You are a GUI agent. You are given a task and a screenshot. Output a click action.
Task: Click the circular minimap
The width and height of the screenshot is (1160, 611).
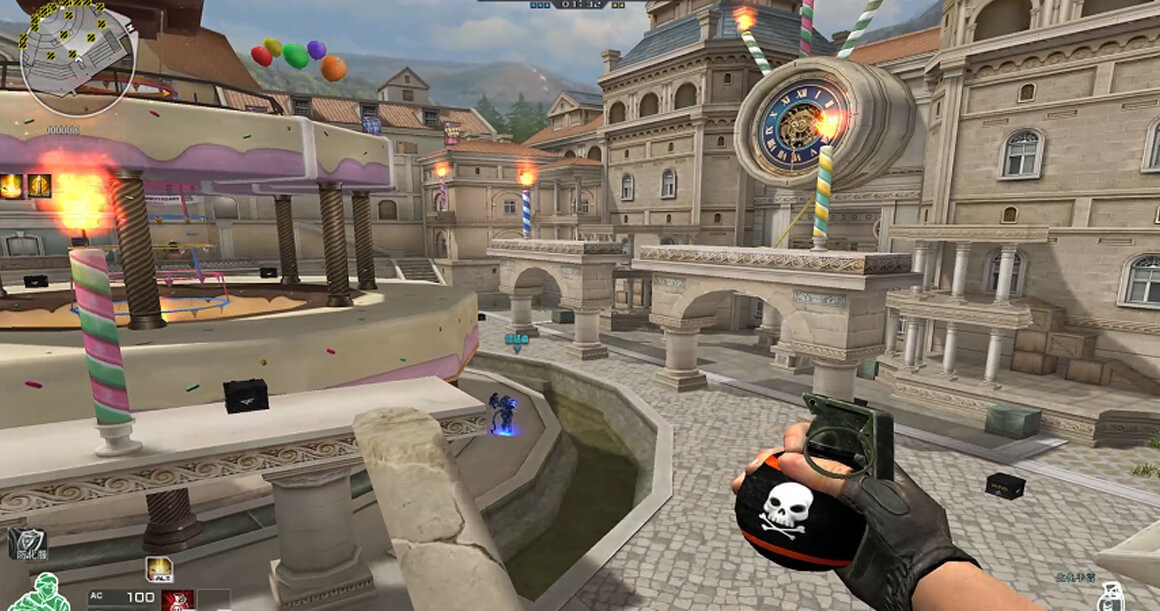[x=77, y=57]
